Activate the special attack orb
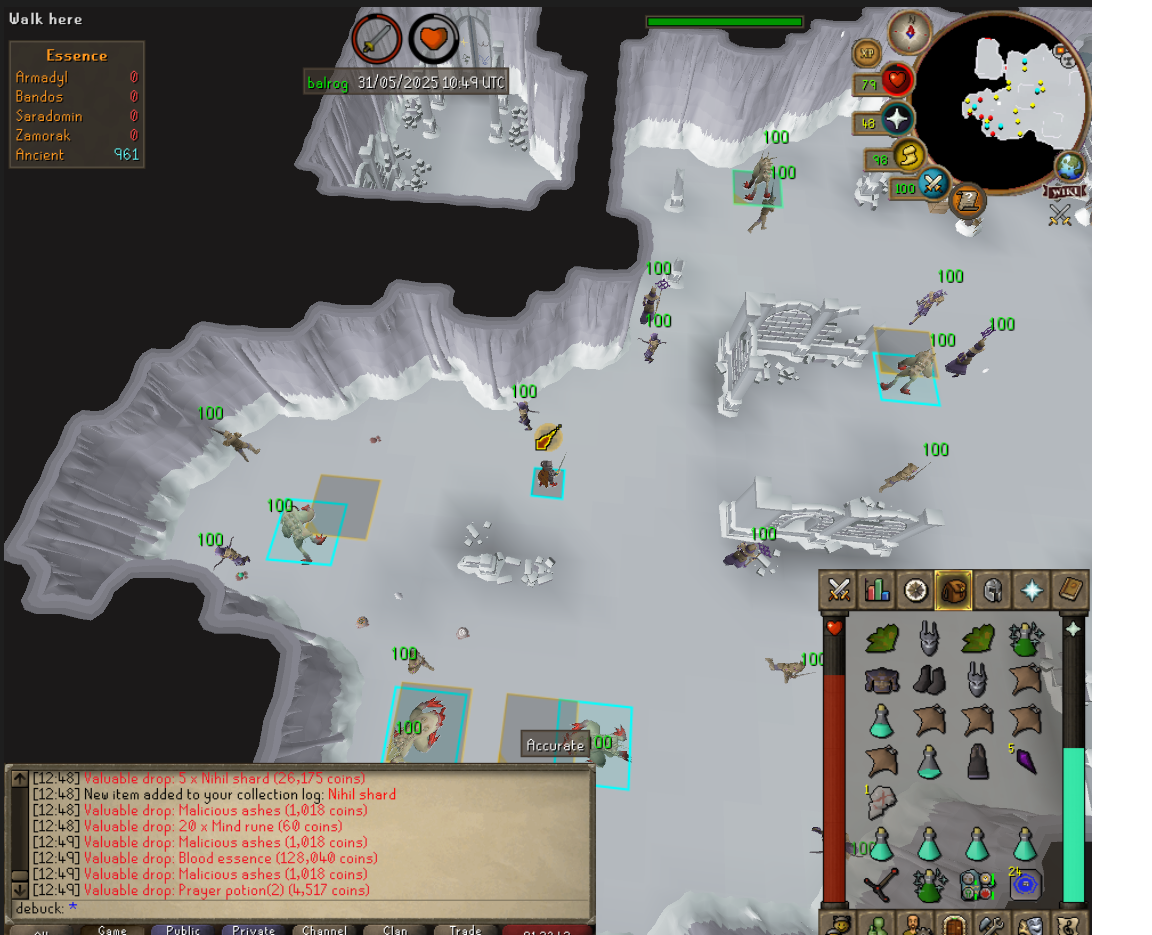The width and height of the screenshot is (1152, 935). point(934,184)
